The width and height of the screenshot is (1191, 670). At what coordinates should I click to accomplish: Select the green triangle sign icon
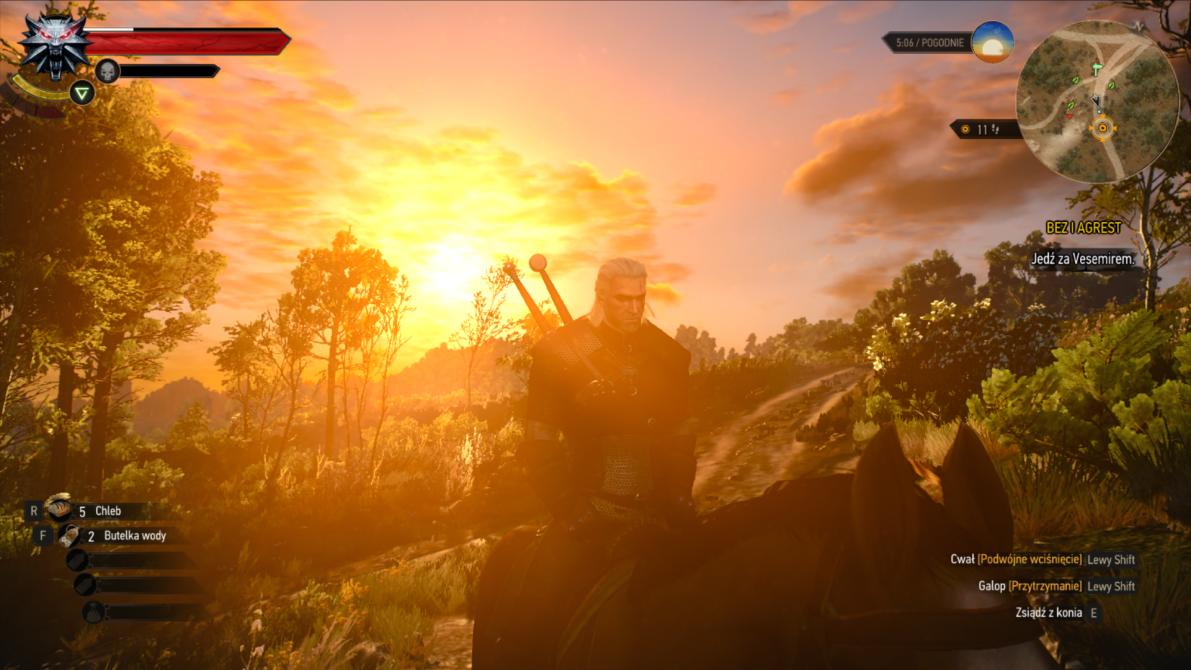(x=82, y=93)
